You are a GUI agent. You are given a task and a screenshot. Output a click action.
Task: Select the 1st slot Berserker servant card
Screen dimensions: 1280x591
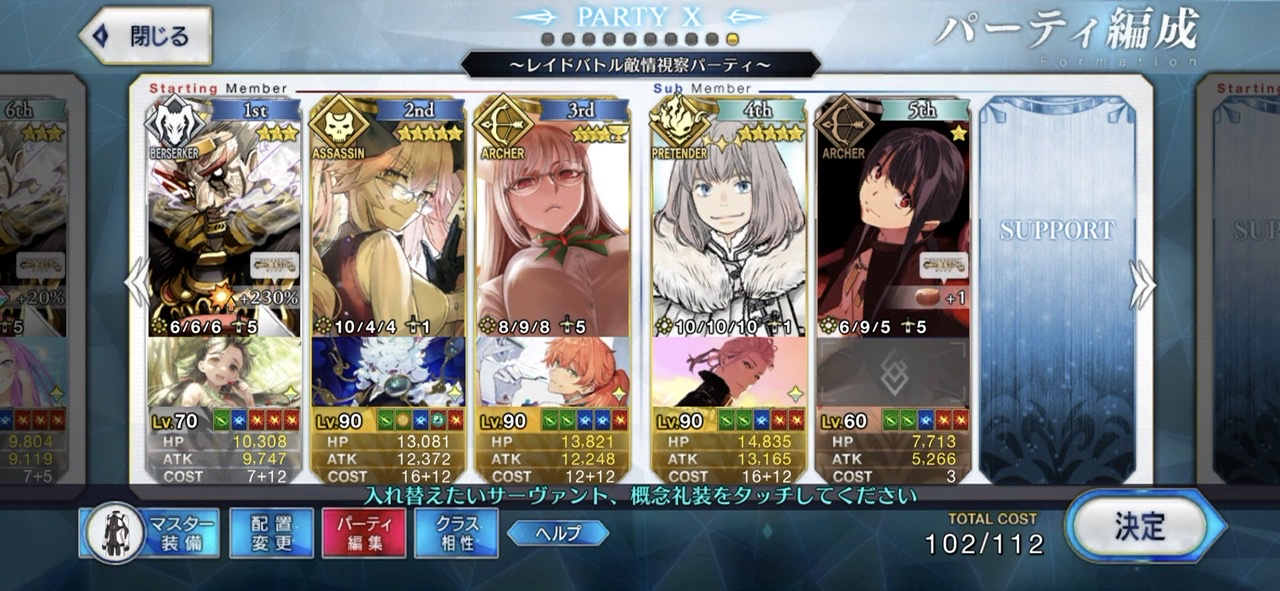224,215
